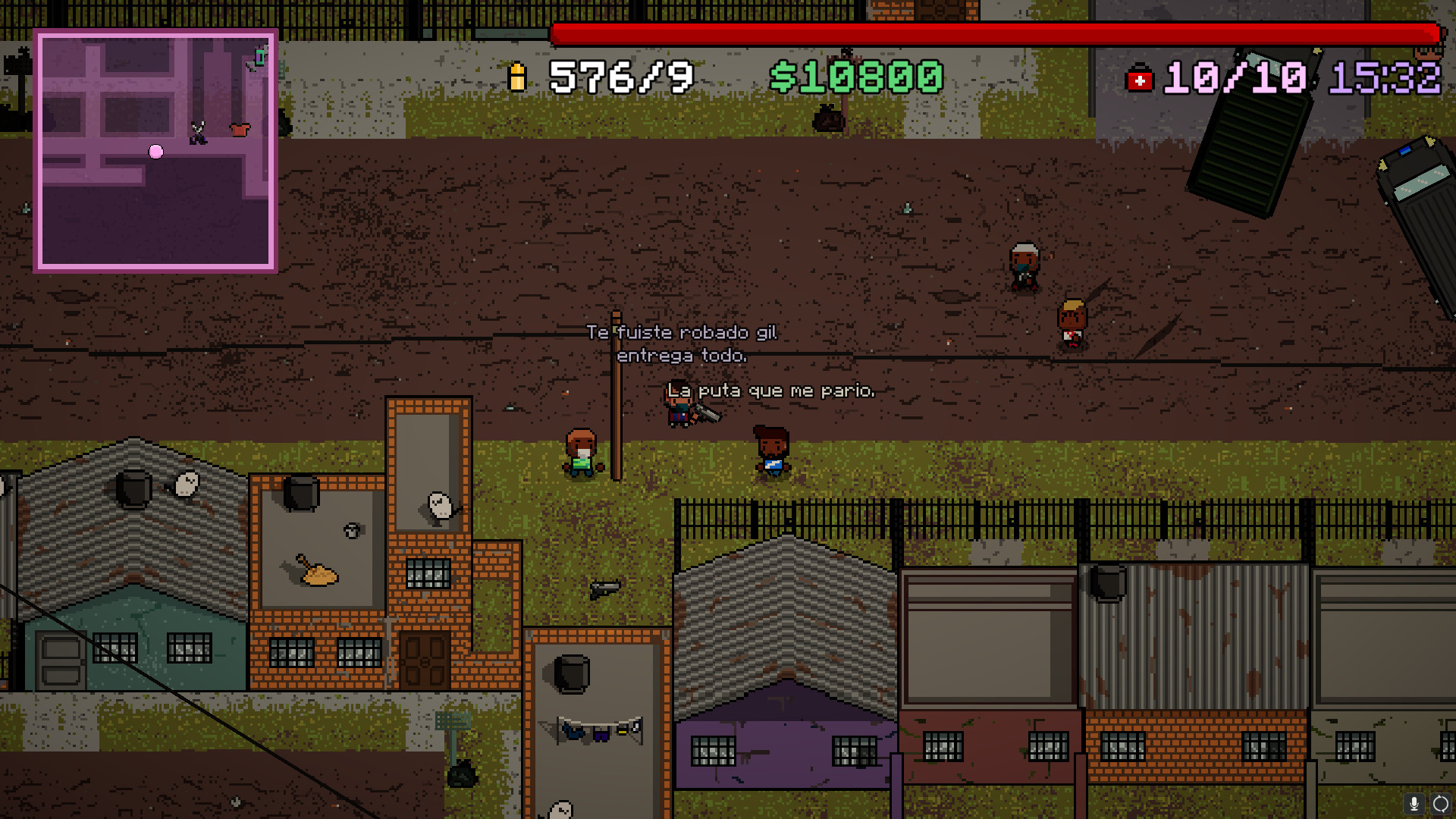Image resolution: width=1456 pixels, height=819 pixels.
Task: Click the bullet ammo icon in the HUD
Action: click(519, 77)
